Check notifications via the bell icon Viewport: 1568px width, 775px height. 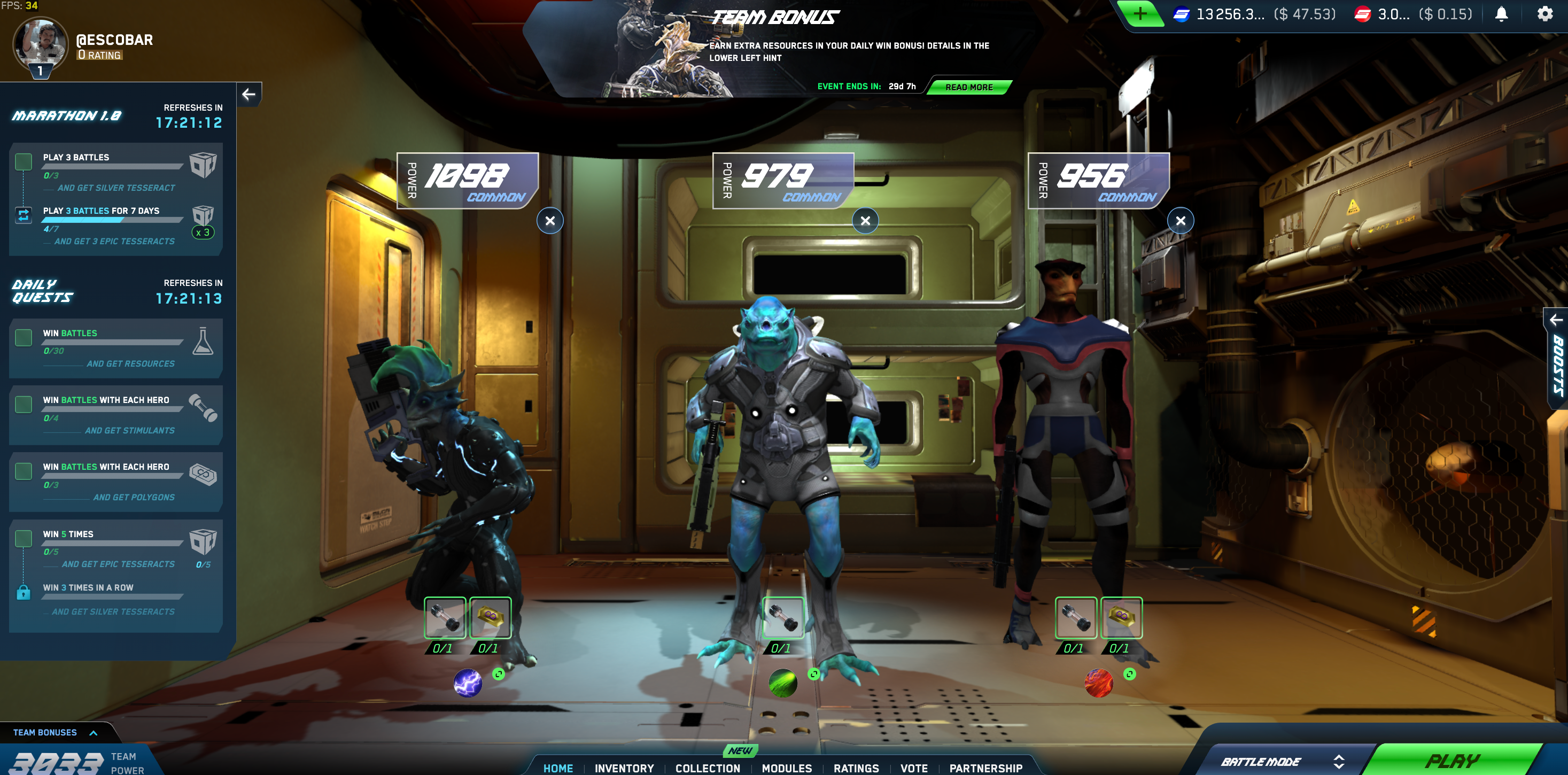point(1501,13)
